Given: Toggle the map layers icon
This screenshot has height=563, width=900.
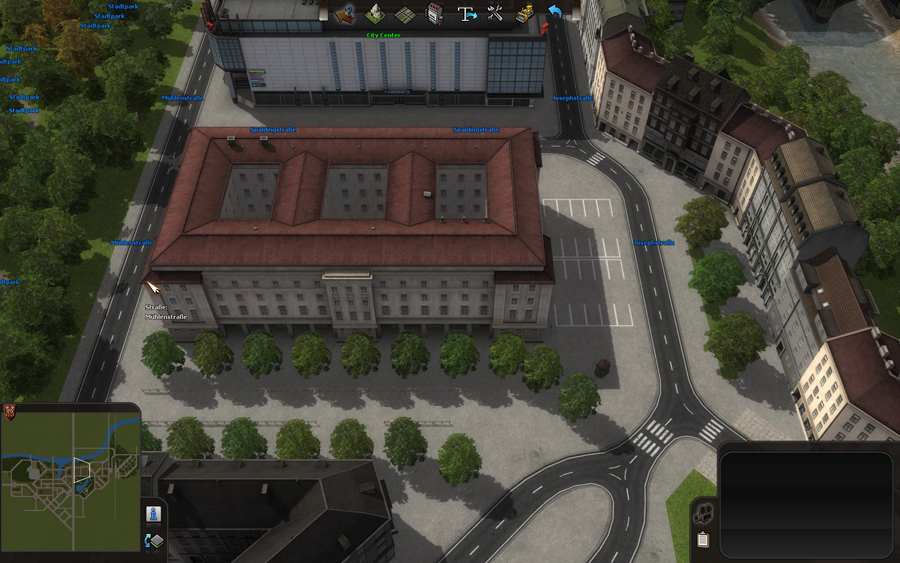Looking at the screenshot, I should (154, 541).
